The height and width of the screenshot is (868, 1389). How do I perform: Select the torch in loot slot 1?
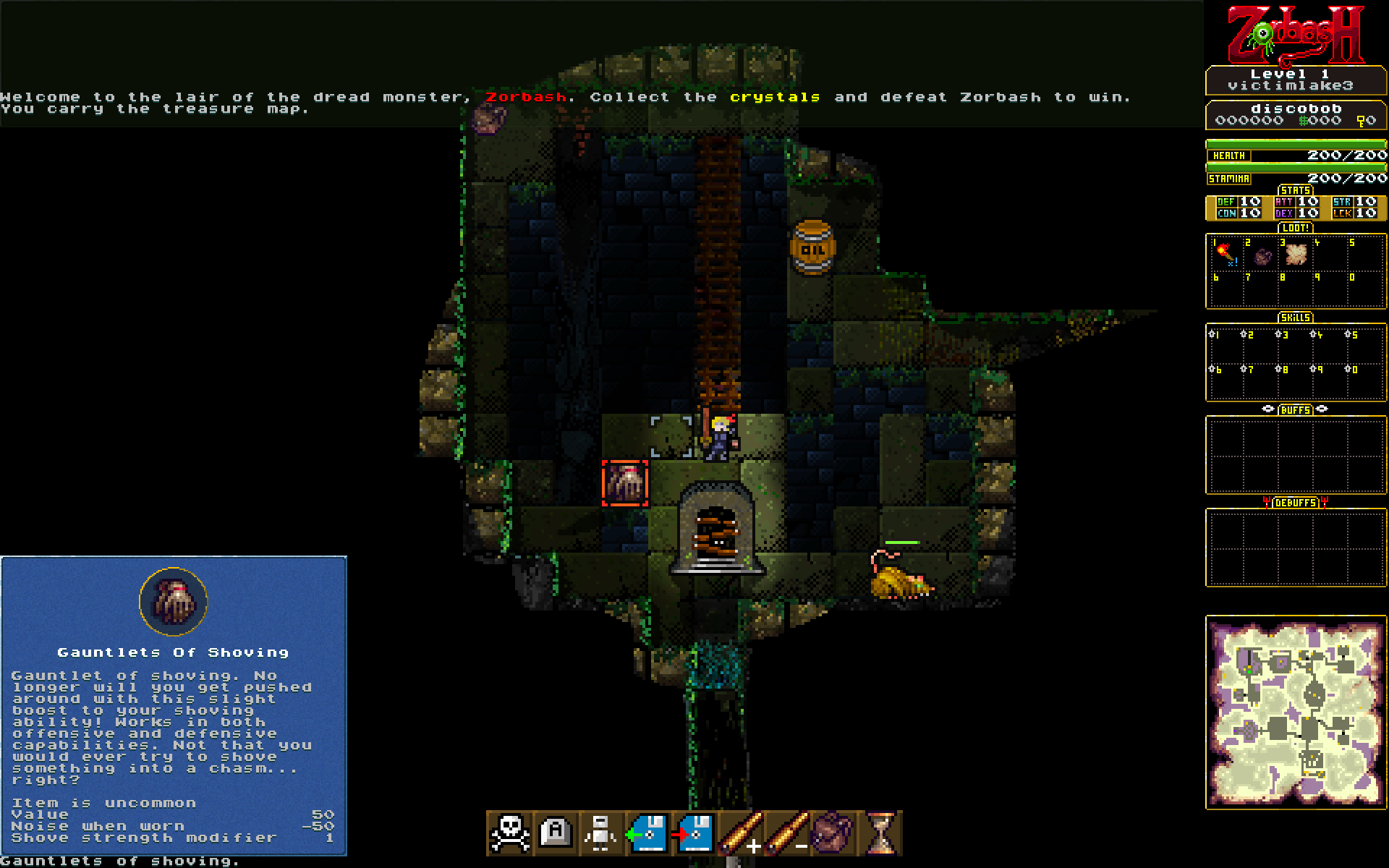1224,254
